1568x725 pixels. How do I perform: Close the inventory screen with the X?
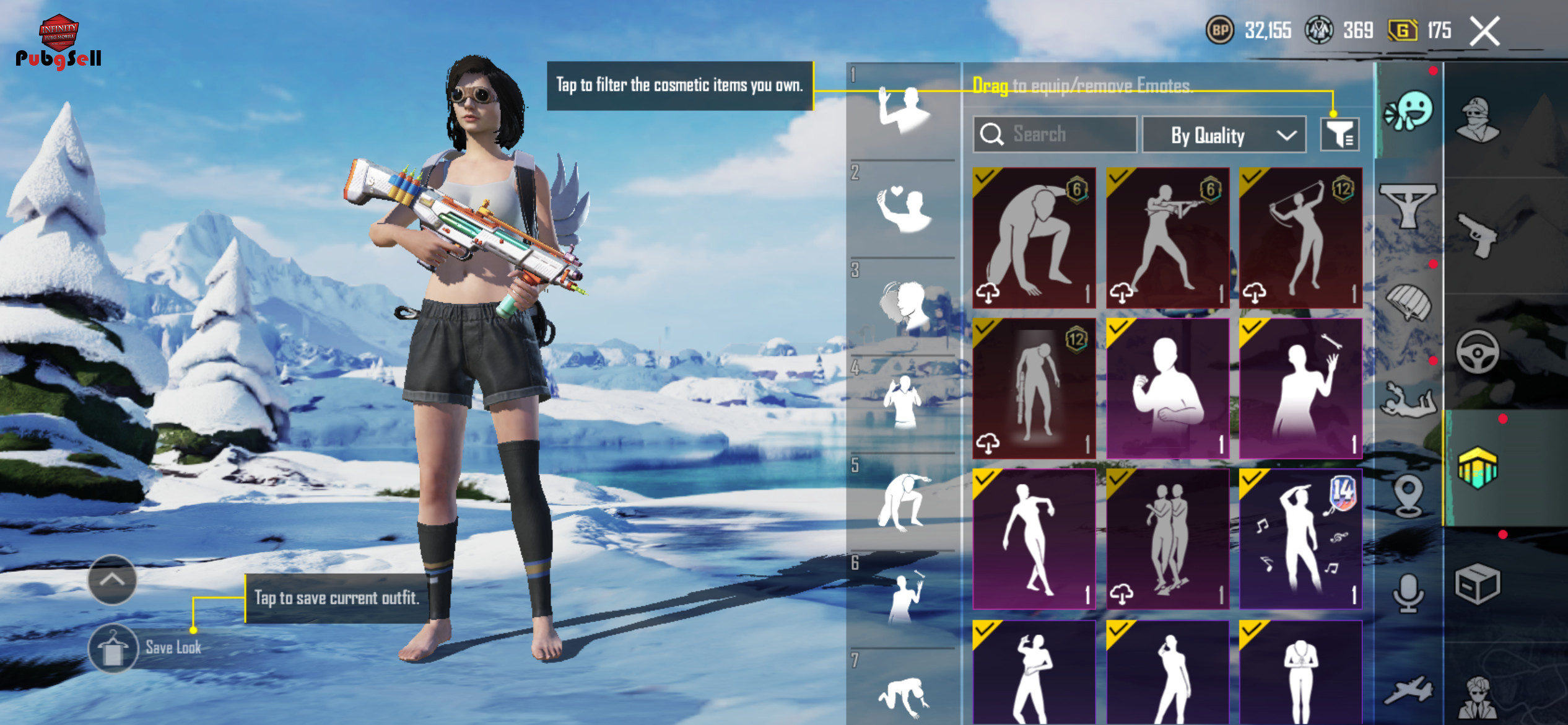point(1485,32)
